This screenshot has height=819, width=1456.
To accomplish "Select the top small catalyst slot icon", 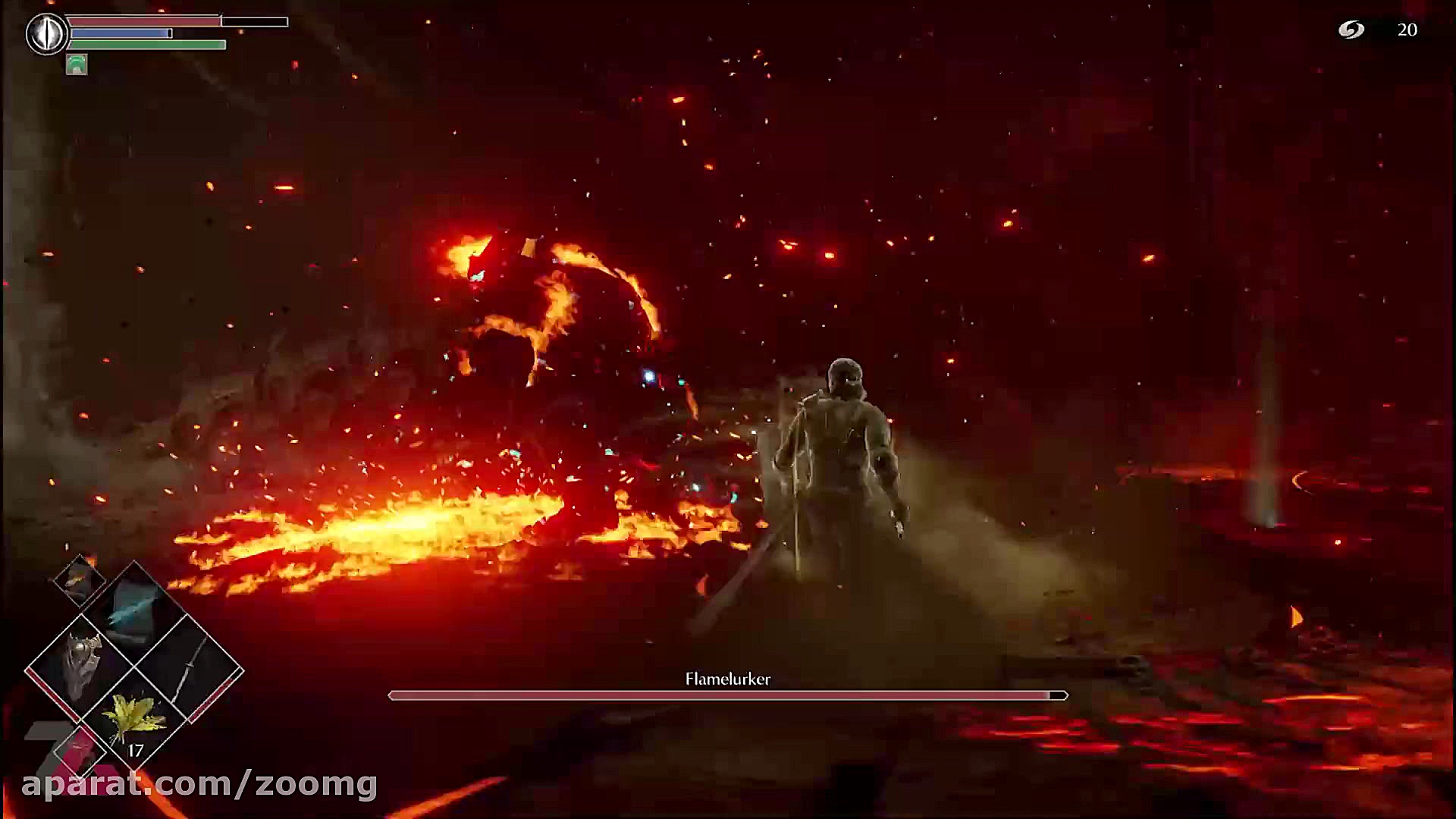I will point(78,582).
